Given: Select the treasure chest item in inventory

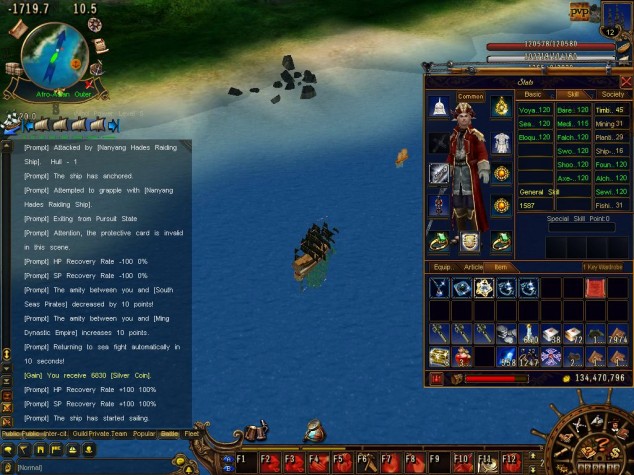Looking at the screenshot, I should tap(439, 356).
